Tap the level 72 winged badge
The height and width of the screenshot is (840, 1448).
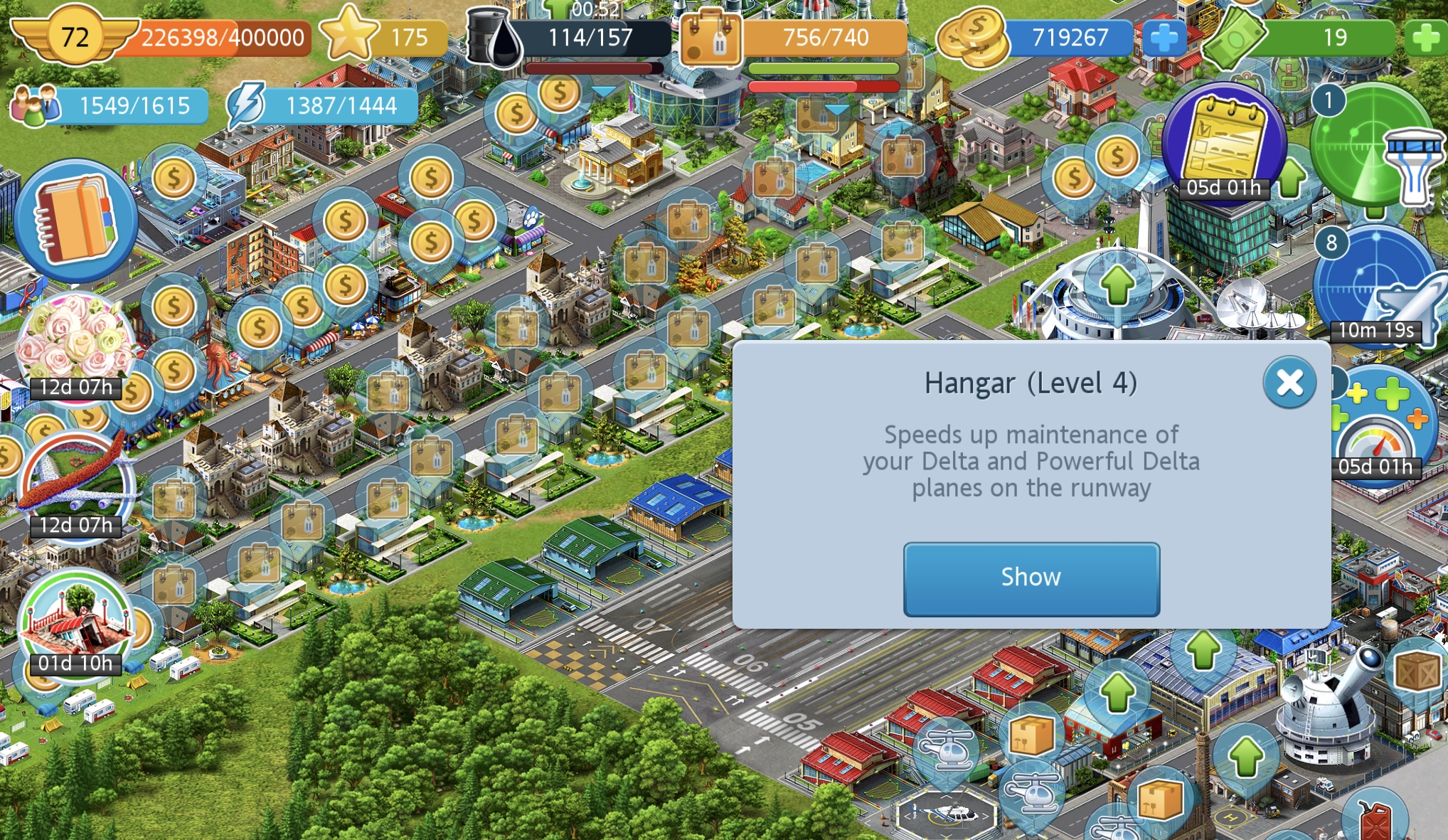pyautogui.click(x=75, y=36)
